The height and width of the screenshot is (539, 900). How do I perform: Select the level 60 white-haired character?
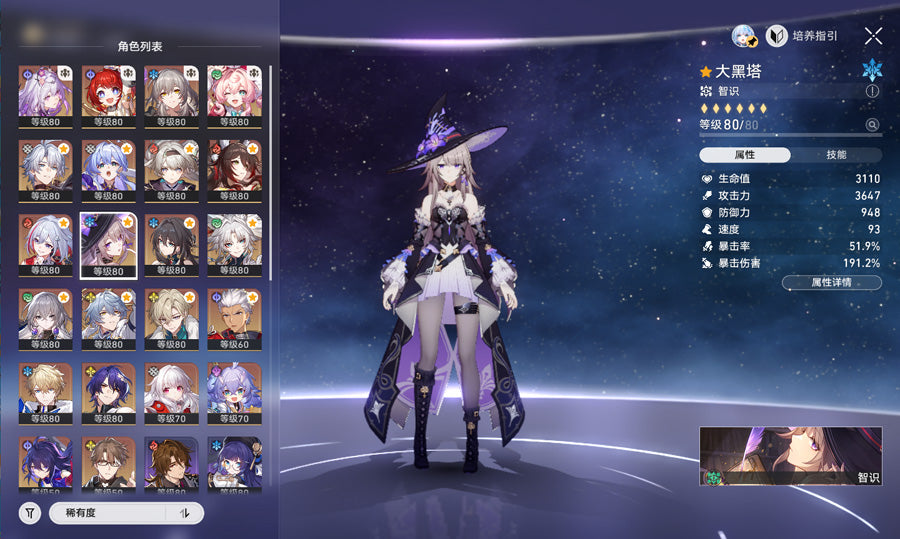pos(233,320)
